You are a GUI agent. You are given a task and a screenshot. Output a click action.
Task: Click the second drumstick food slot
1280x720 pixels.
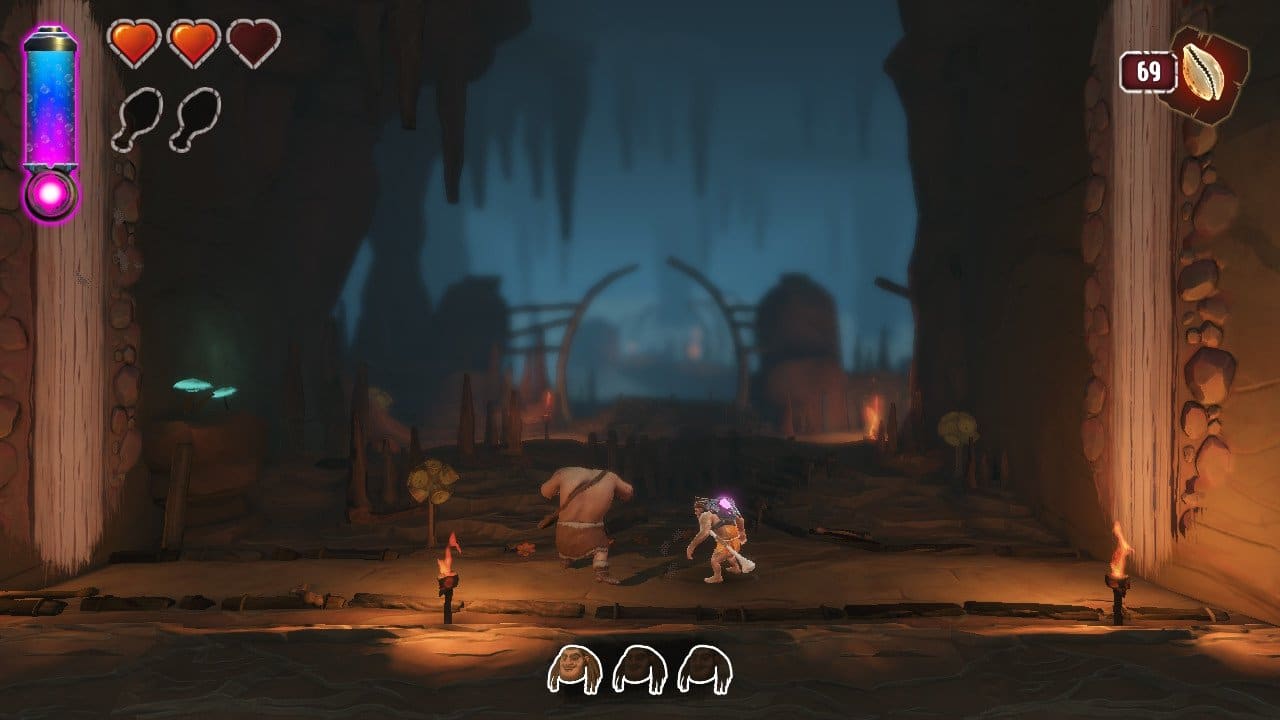(195, 120)
